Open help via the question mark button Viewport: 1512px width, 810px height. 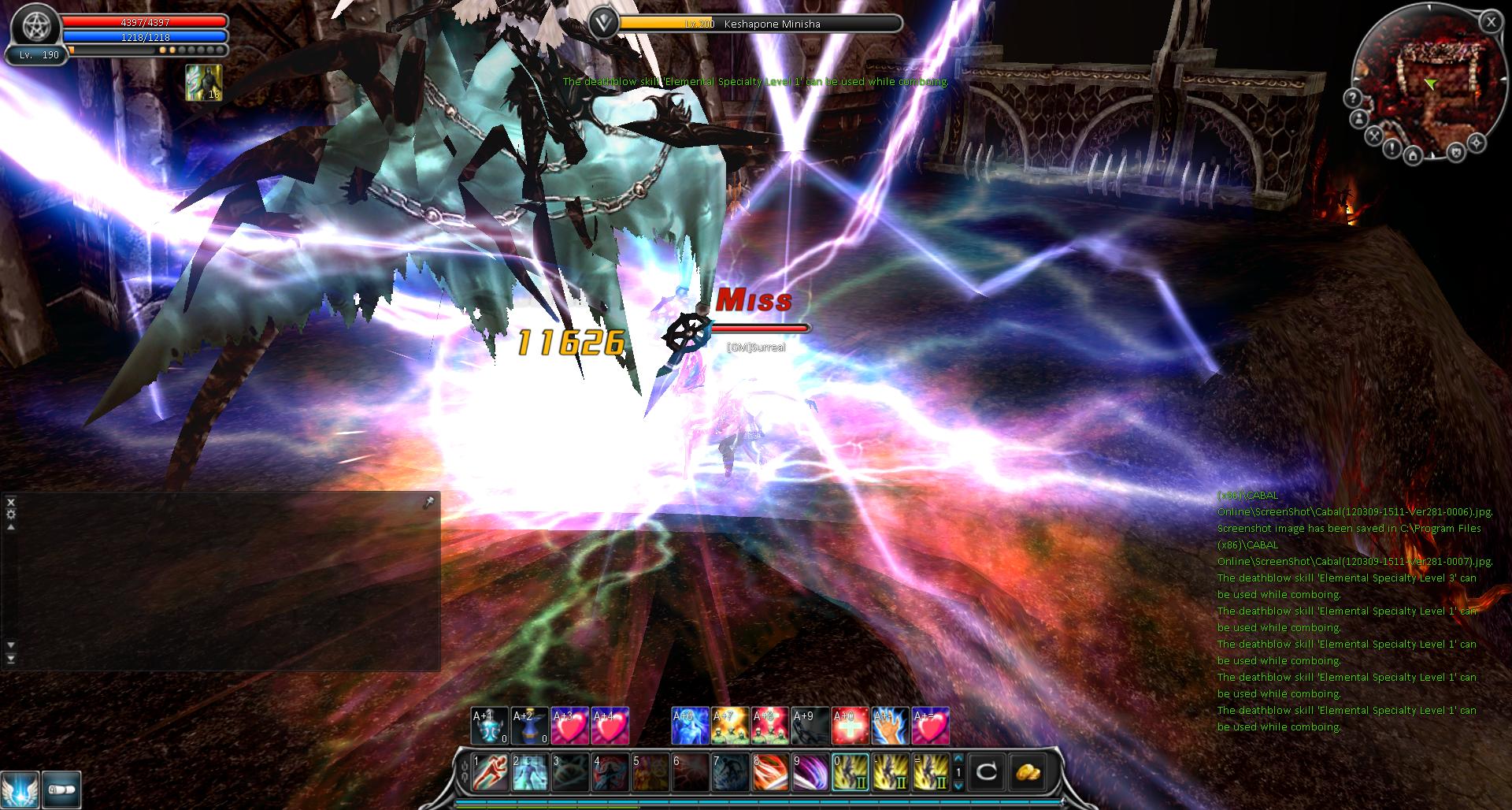[x=1352, y=98]
